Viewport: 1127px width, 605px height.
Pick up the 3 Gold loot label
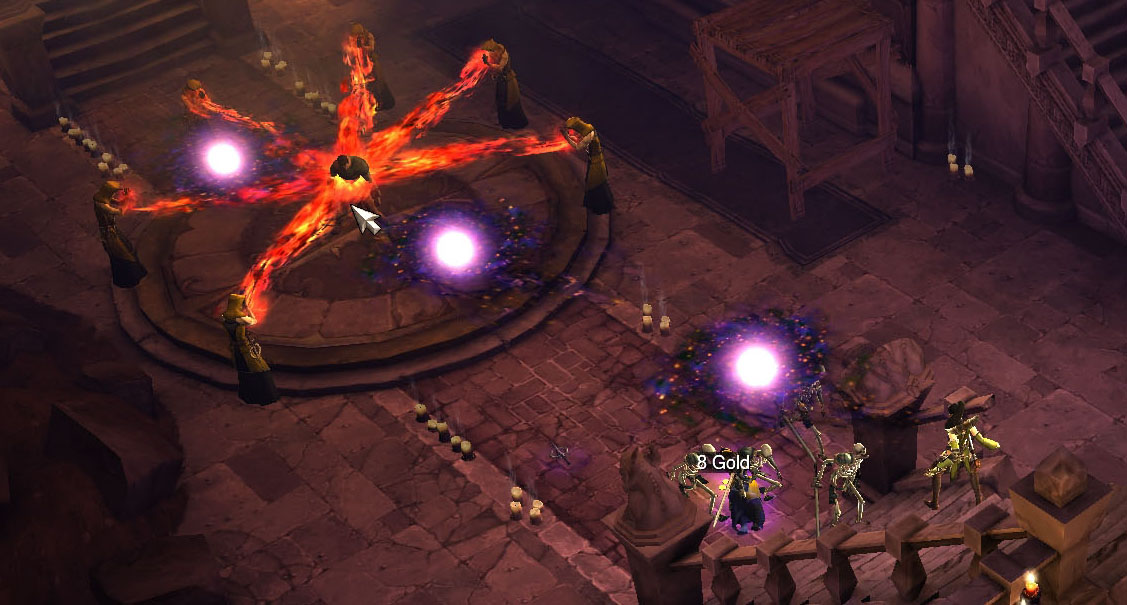click(x=723, y=462)
